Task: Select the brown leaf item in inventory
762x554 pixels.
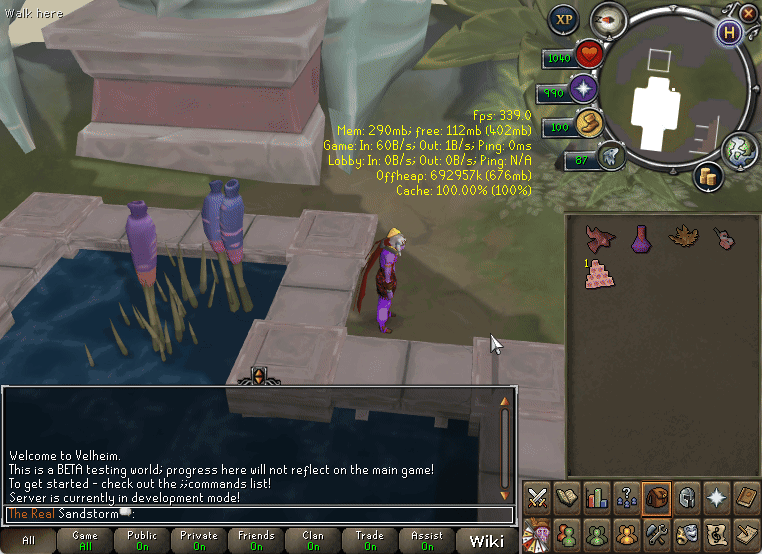Action: tap(684, 238)
